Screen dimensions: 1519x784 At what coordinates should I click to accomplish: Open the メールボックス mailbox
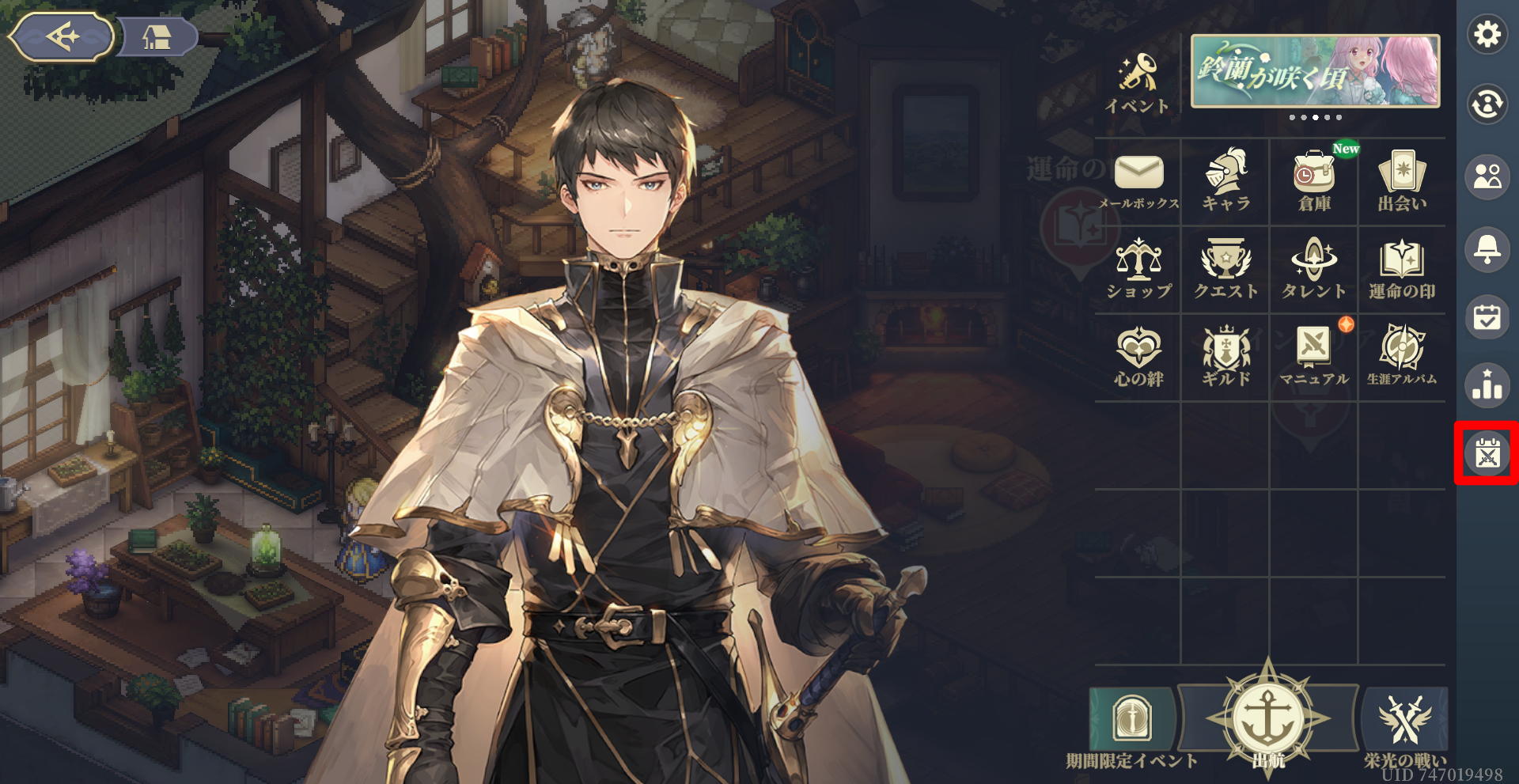(x=1138, y=181)
